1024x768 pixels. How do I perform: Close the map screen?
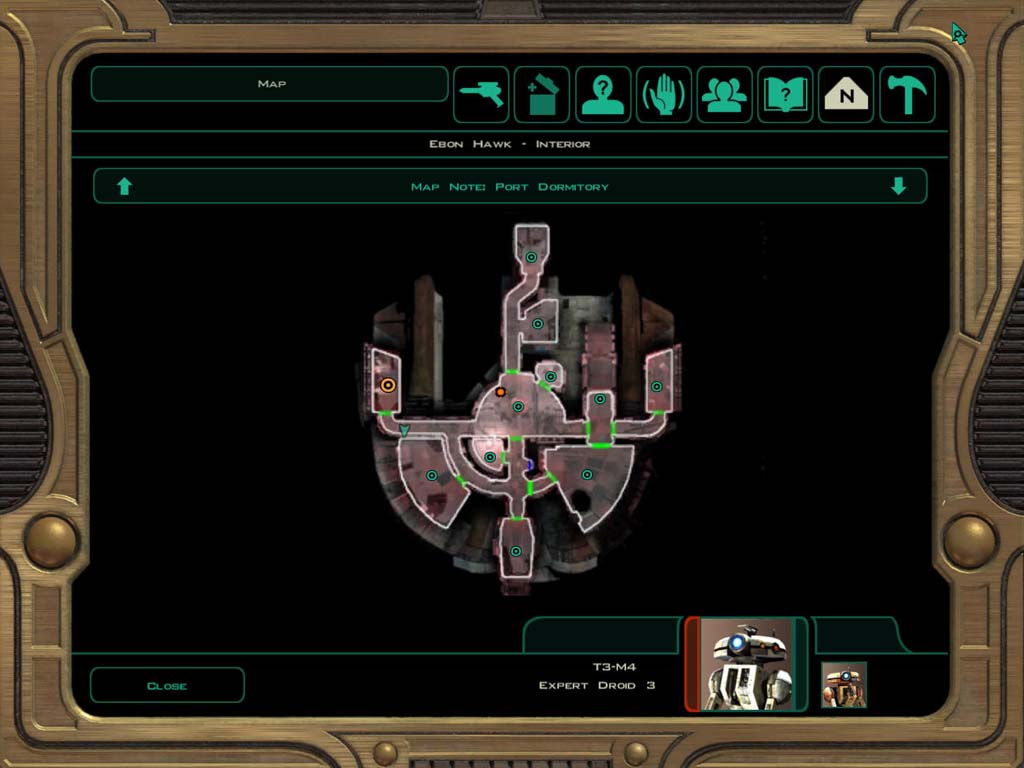[x=167, y=685]
